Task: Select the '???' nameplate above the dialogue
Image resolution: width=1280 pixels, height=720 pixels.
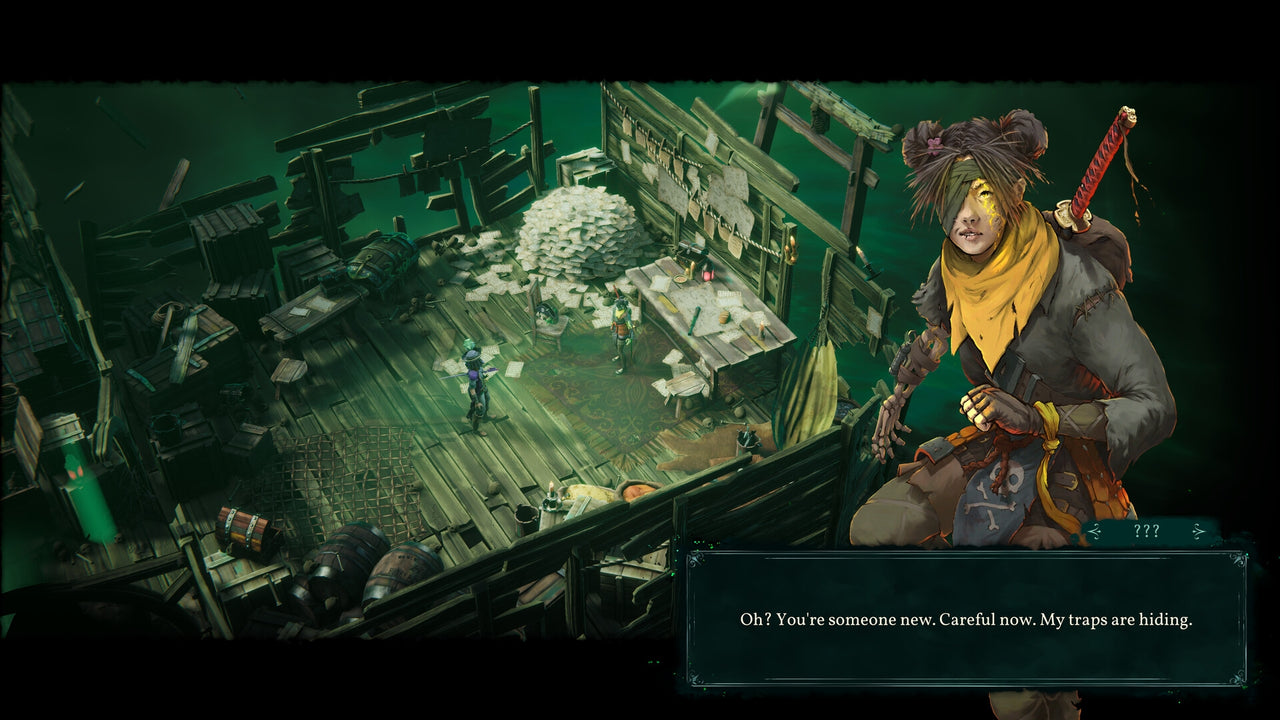Action: [x=1147, y=530]
